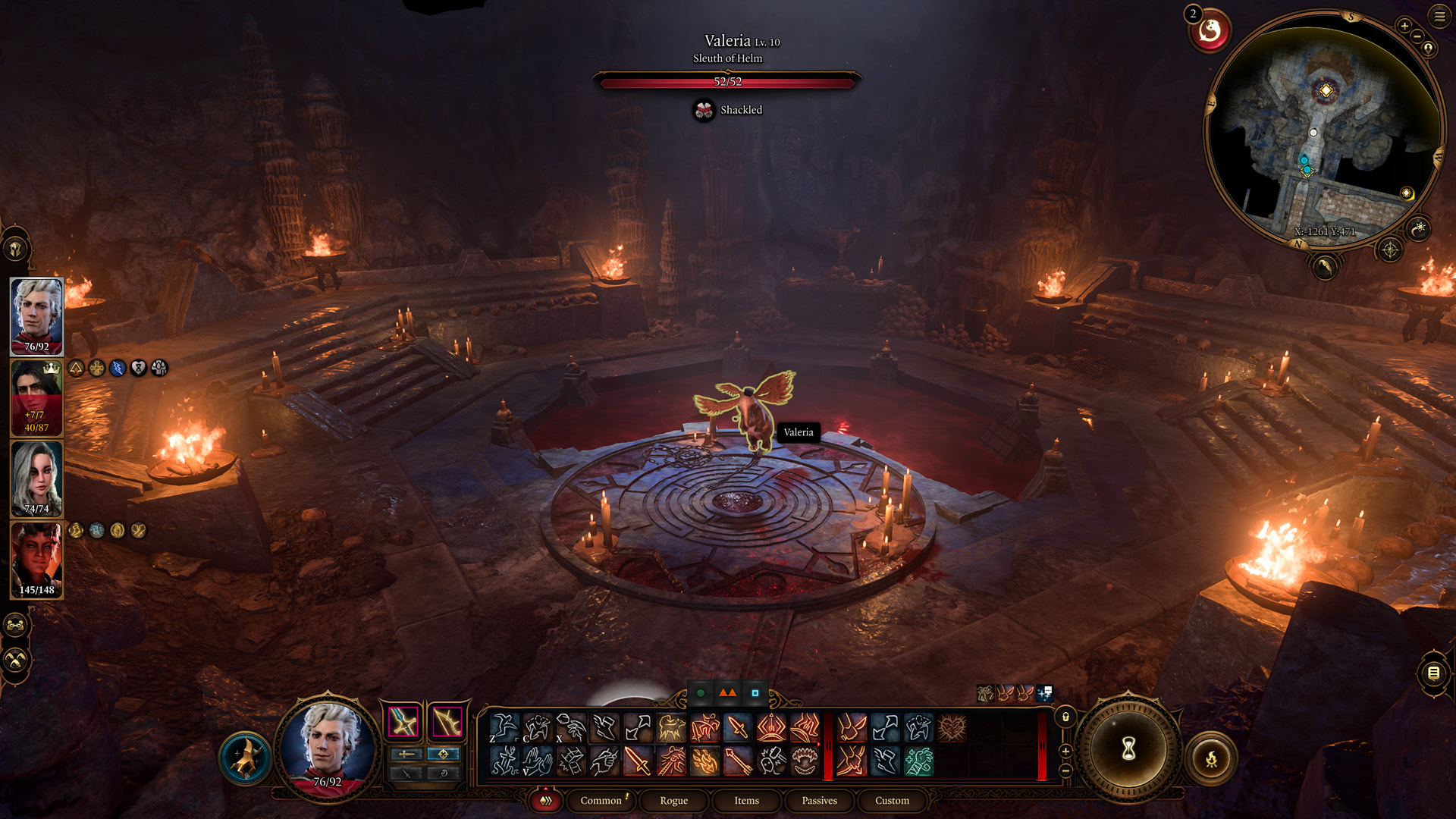Viewport: 1456px width, 819px height.
Task: Select the Passives hotbar tab
Action: click(819, 800)
